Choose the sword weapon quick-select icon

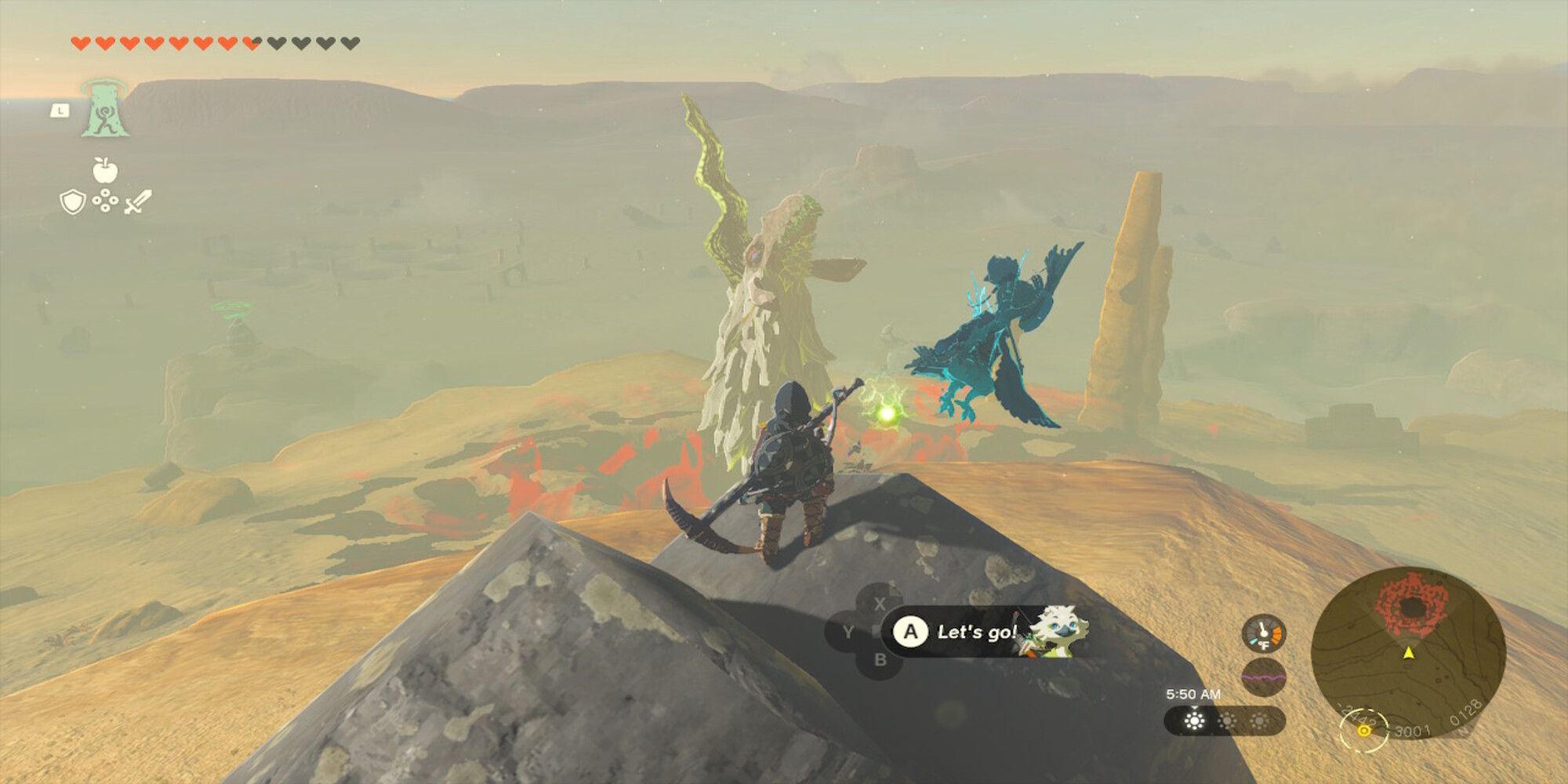(x=138, y=202)
